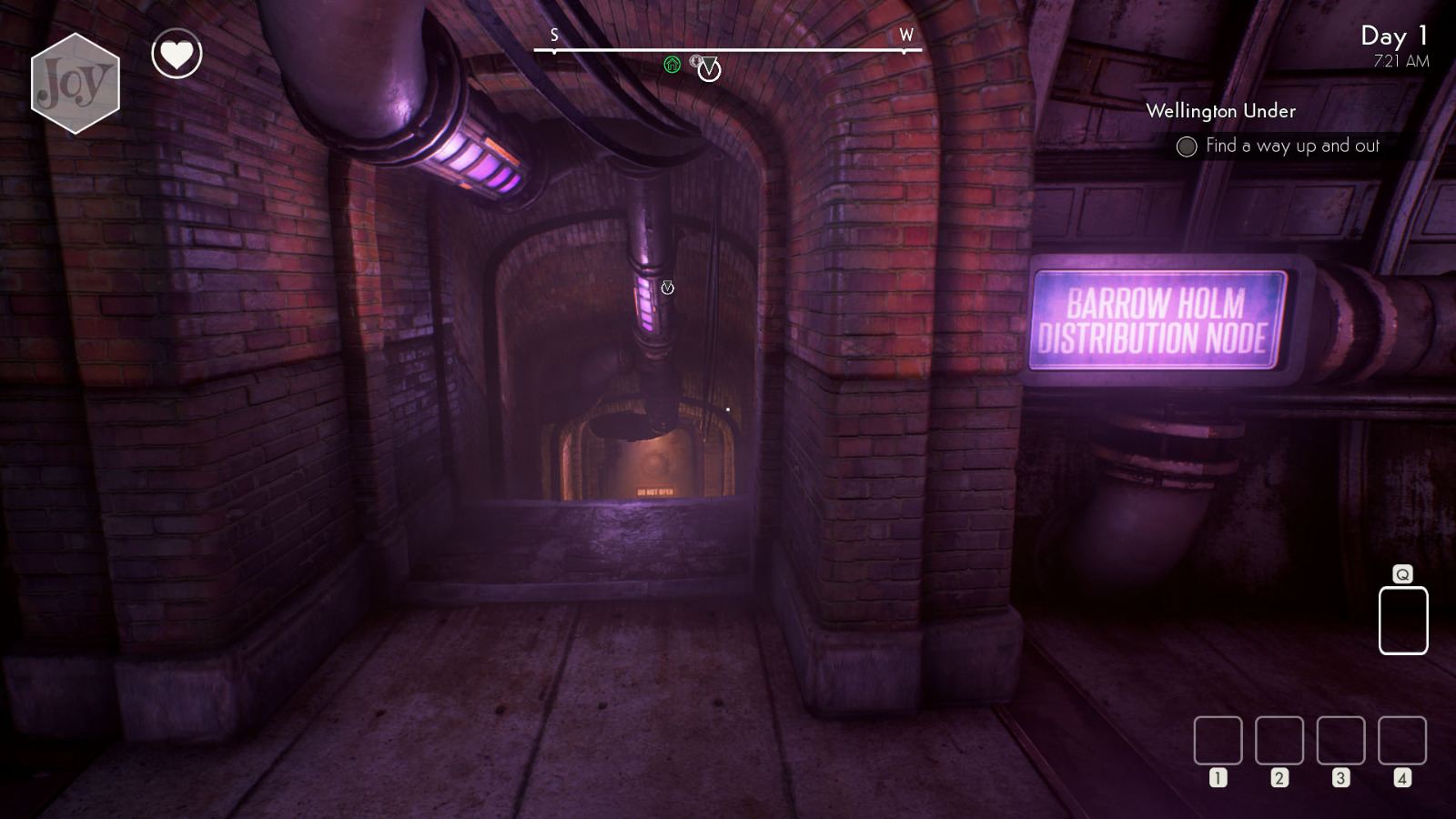Toggle the objective circle for Find a way up
This screenshot has height=819, width=1456.
click(x=1186, y=146)
